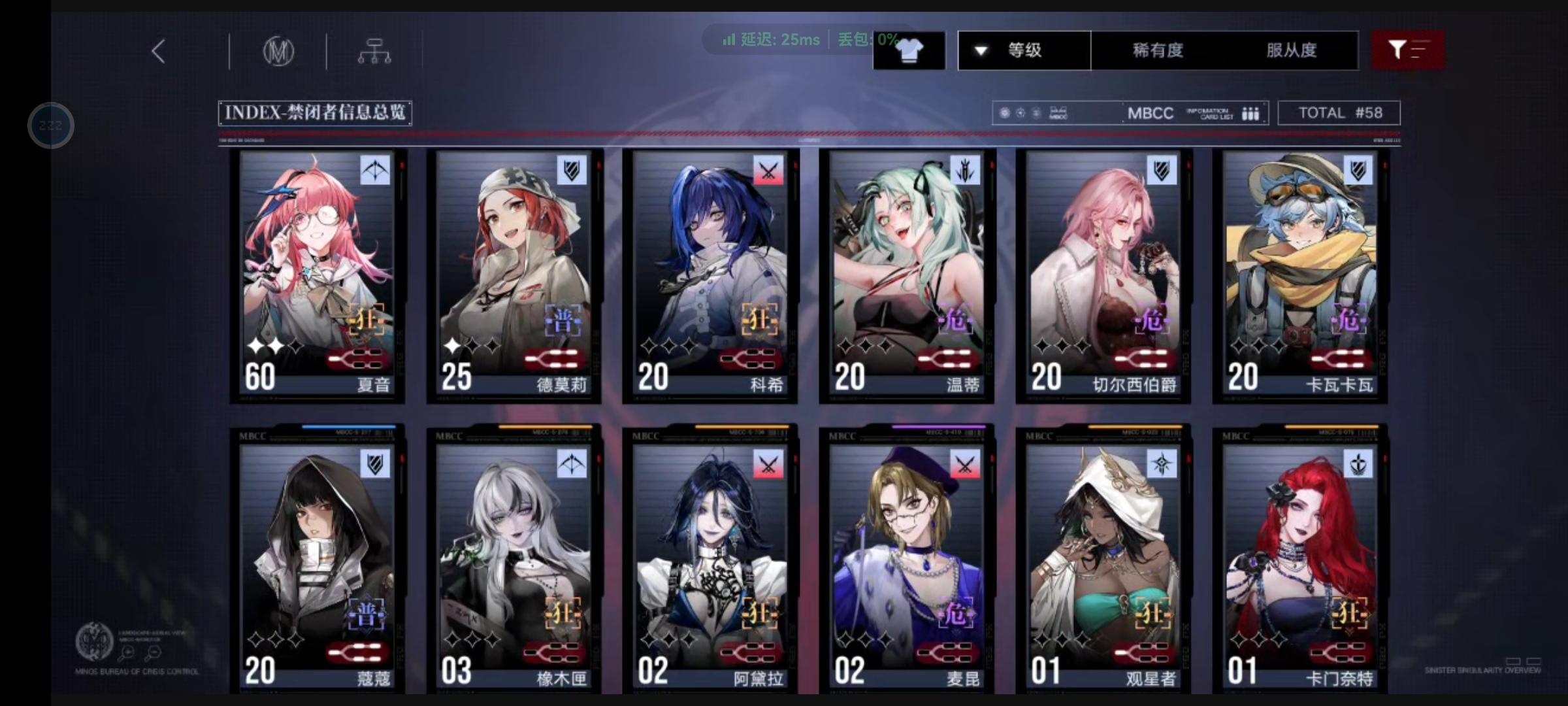Open the red filter icon top right
Viewport: 1568px width, 706px height.
(x=1409, y=50)
